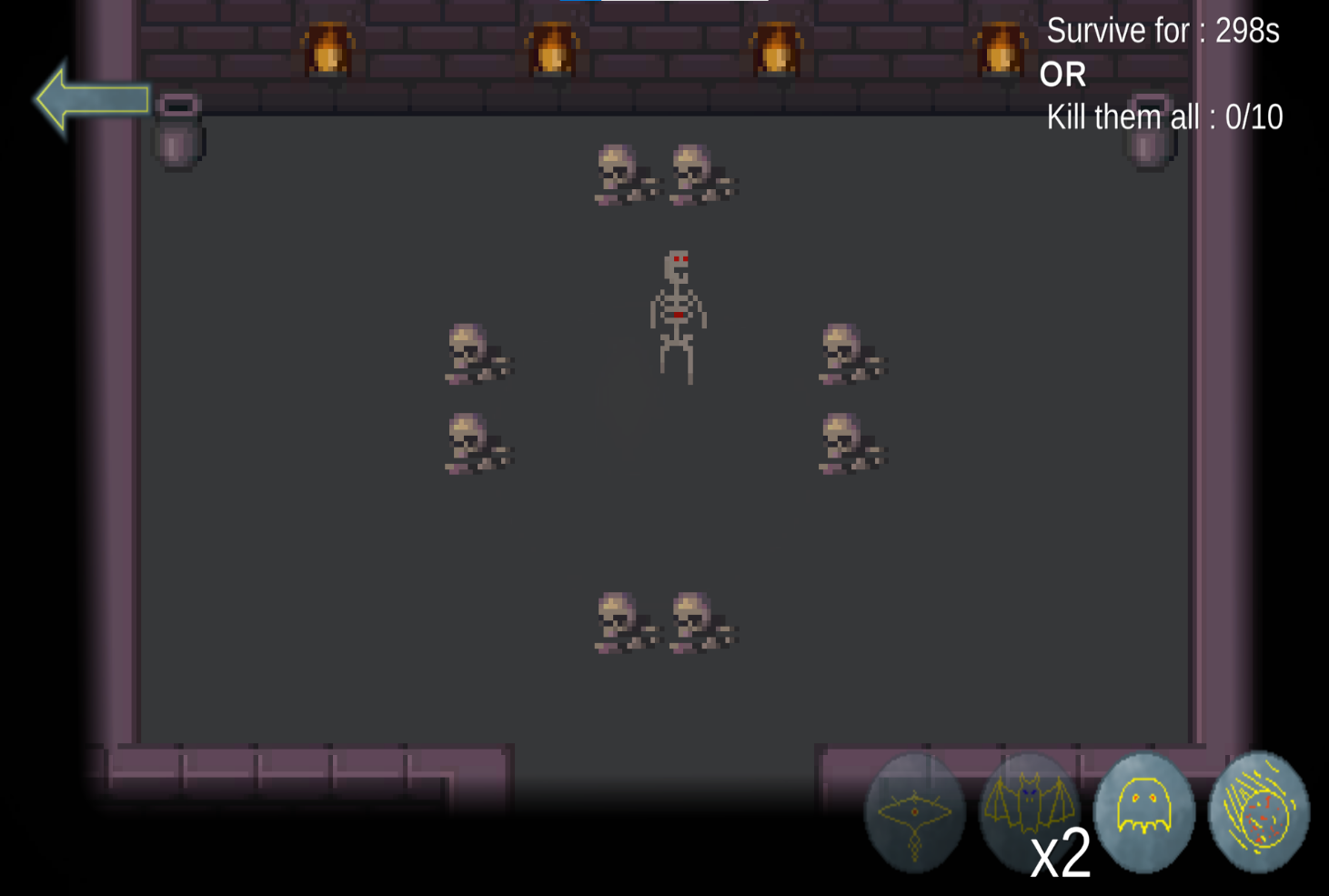1329x896 pixels.
Task: Click the OR label between objectives
Action: 1065,74
